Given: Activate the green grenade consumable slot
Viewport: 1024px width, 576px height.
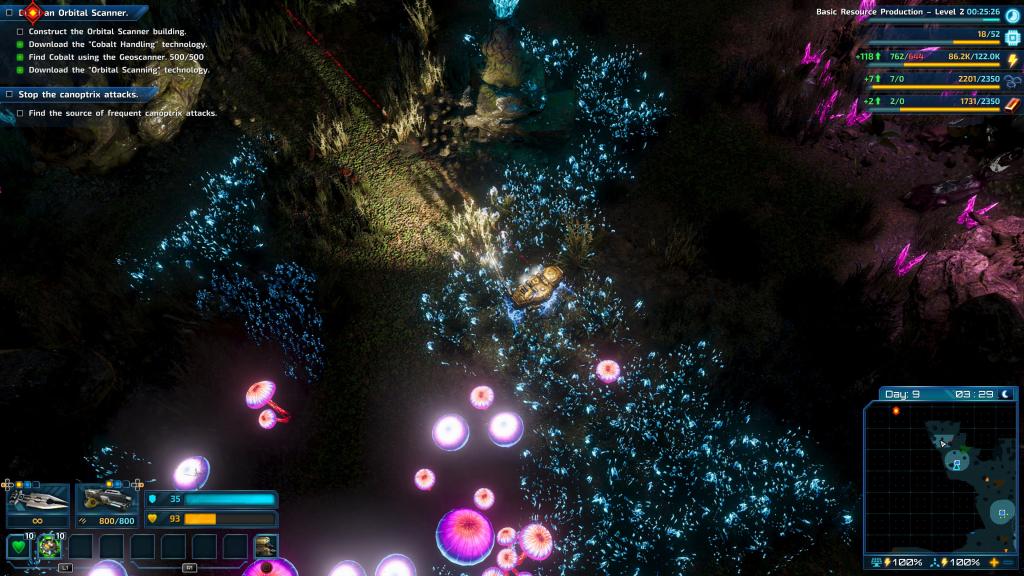Looking at the screenshot, I should (49, 547).
